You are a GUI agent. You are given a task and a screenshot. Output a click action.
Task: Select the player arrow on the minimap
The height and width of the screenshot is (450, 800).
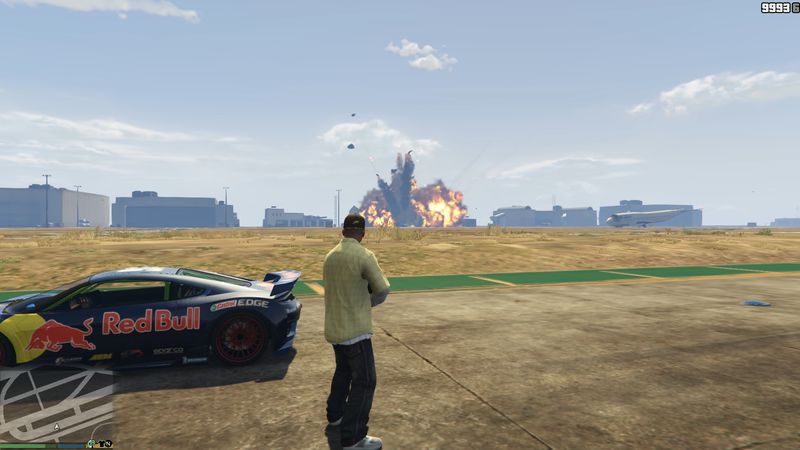(x=57, y=427)
